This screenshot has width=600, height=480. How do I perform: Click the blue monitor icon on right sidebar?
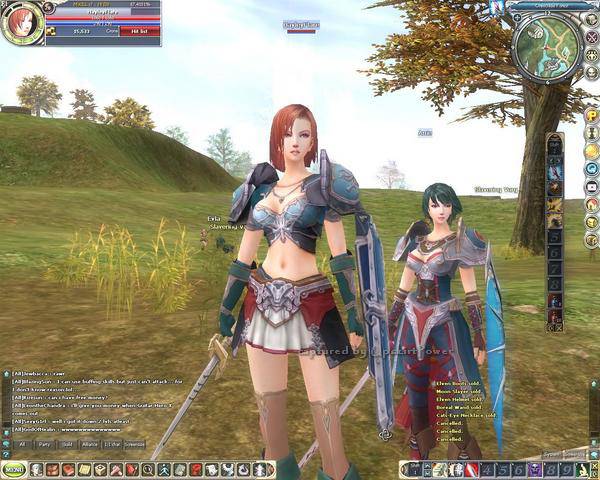click(592, 186)
